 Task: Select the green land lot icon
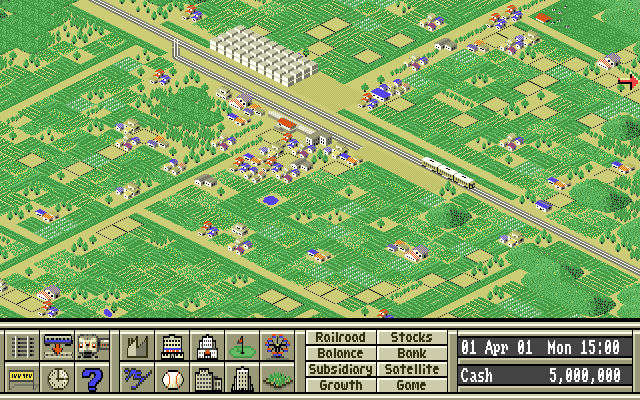tap(276, 379)
